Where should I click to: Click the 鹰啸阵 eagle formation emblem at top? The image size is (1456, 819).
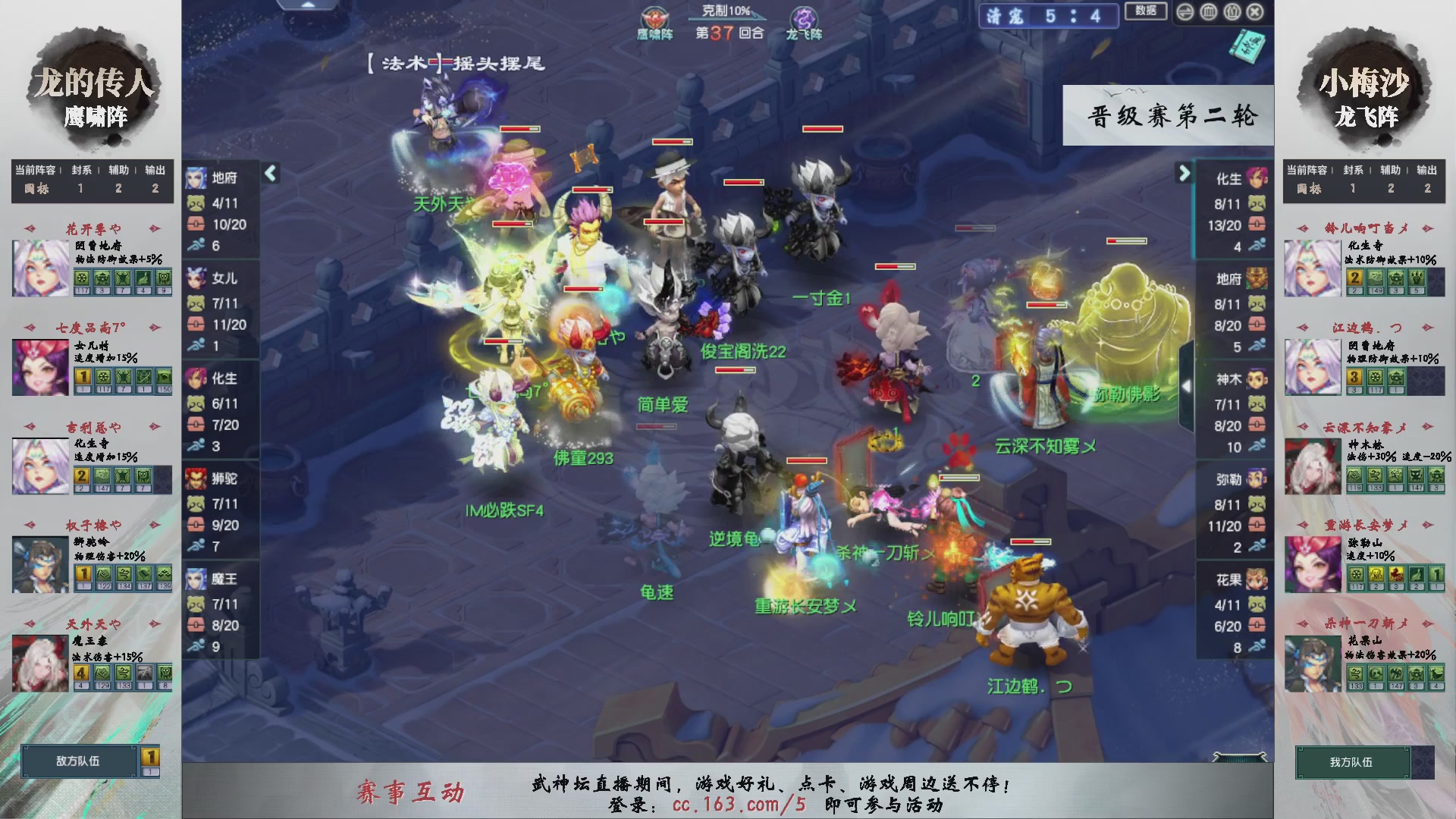(x=654, y=17)
